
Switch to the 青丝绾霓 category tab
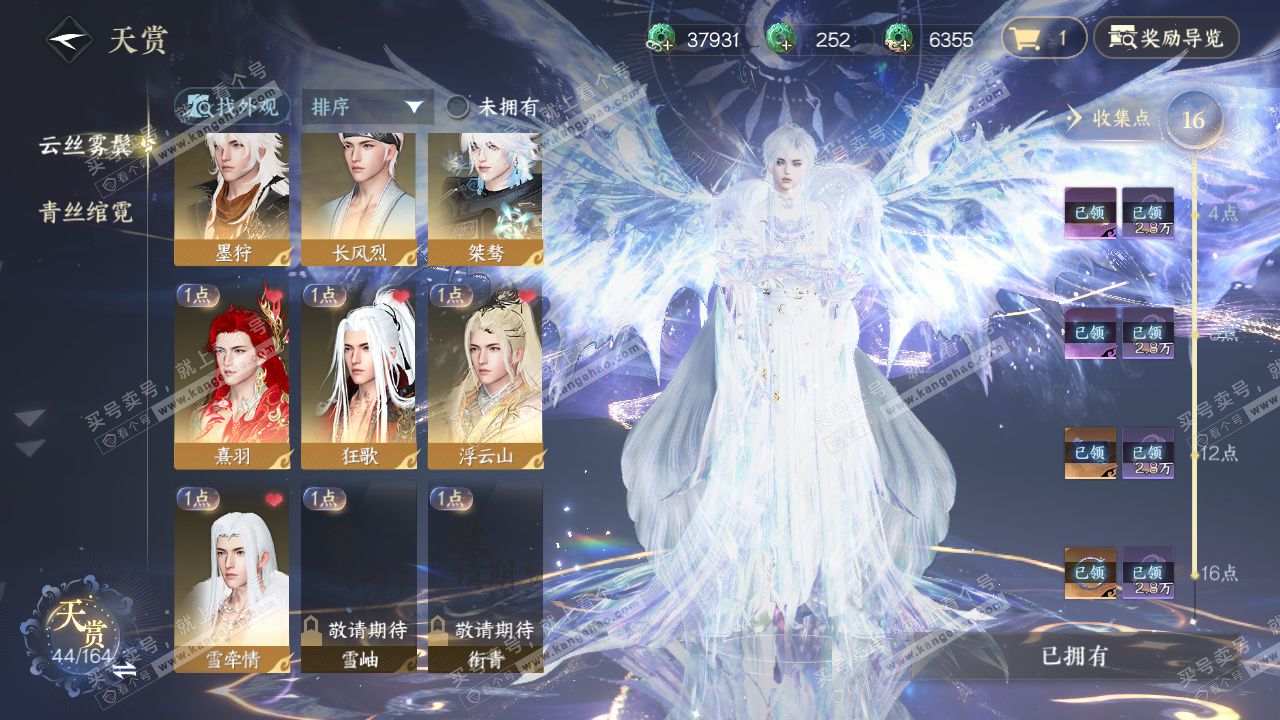tap(86, 212)
